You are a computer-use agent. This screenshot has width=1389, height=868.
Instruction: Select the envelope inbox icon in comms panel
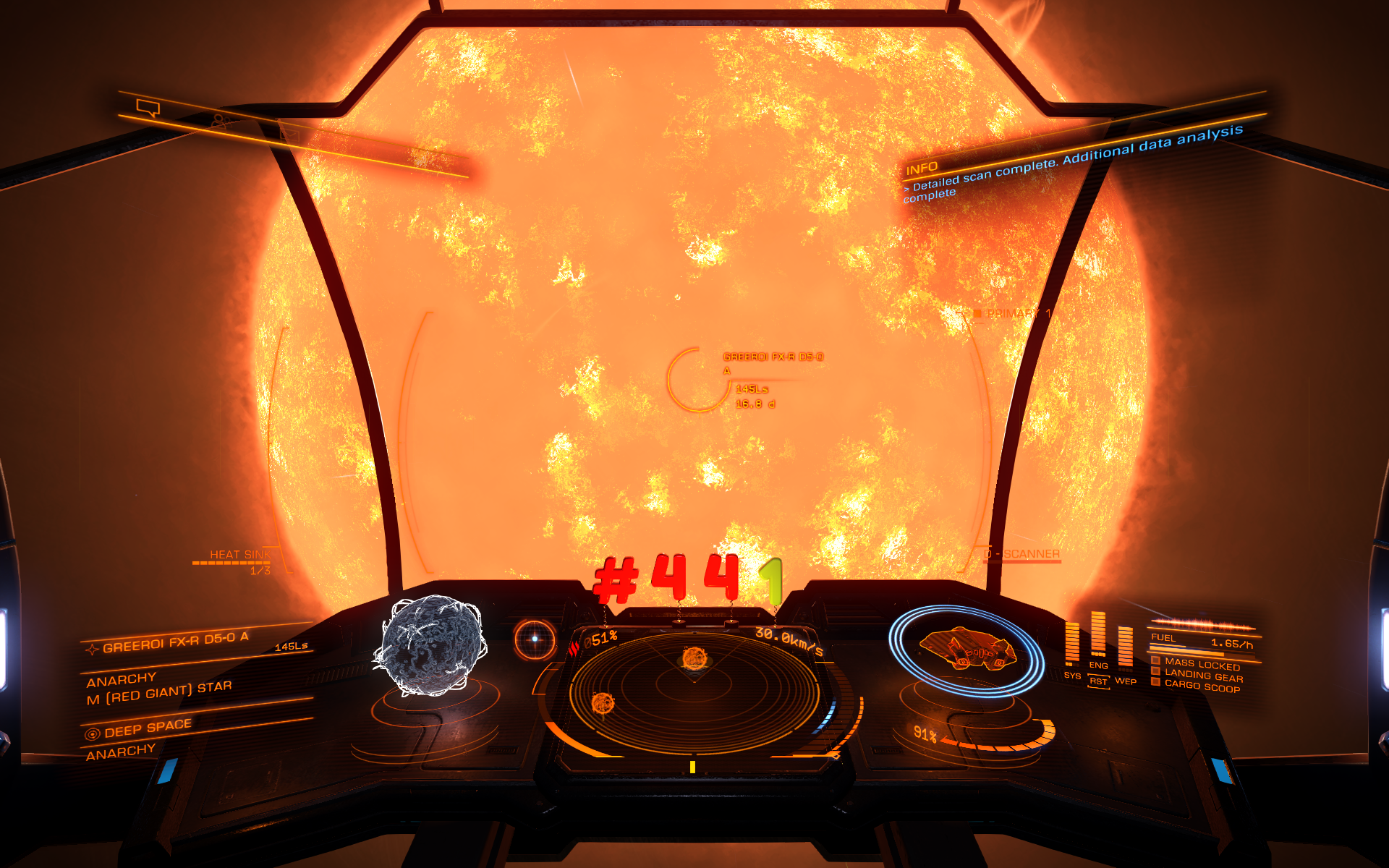pos(289,133)
